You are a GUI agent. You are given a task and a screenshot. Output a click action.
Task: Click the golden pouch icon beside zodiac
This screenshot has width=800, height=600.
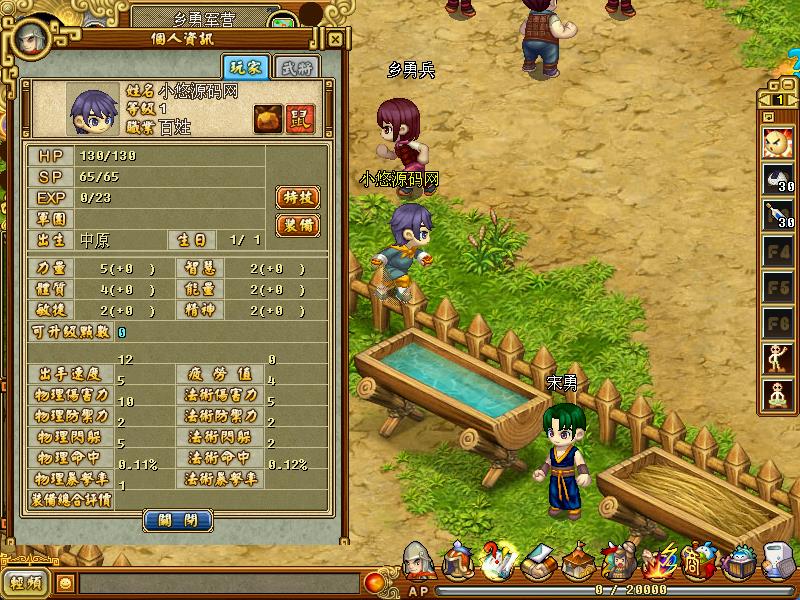tap(267, 116)
